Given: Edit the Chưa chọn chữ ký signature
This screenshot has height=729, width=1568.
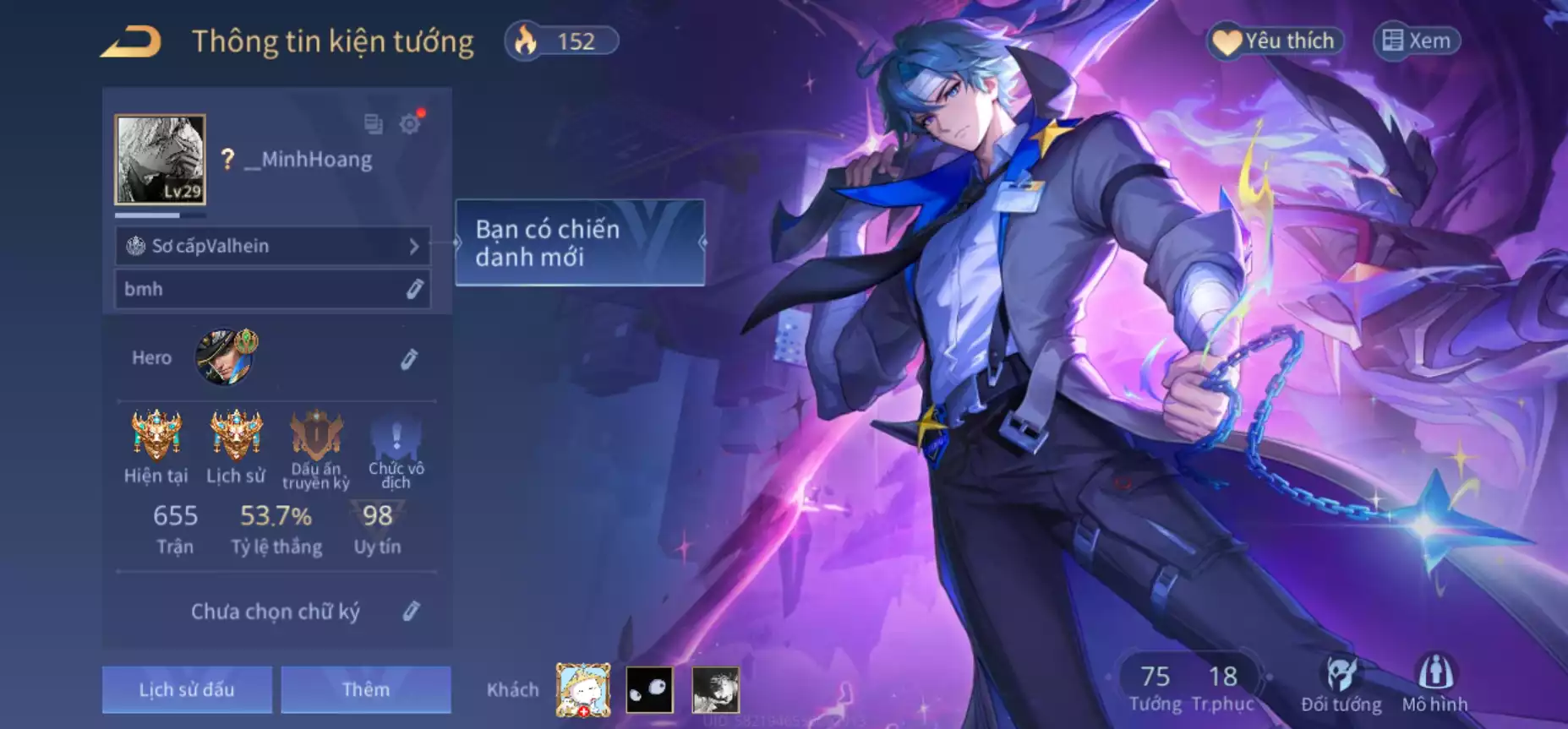Looking at the screenshot, I should pos(411,611).
